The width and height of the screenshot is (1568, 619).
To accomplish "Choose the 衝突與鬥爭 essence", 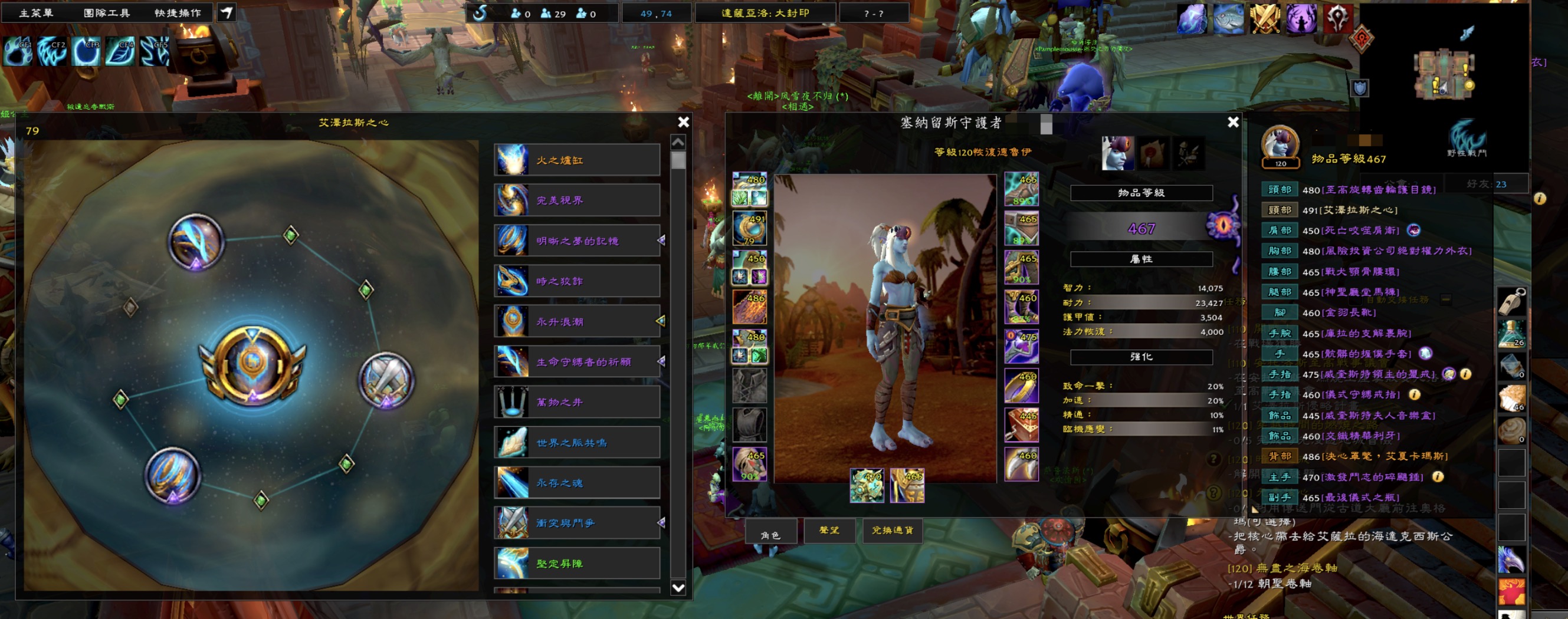I will [577, 523].
